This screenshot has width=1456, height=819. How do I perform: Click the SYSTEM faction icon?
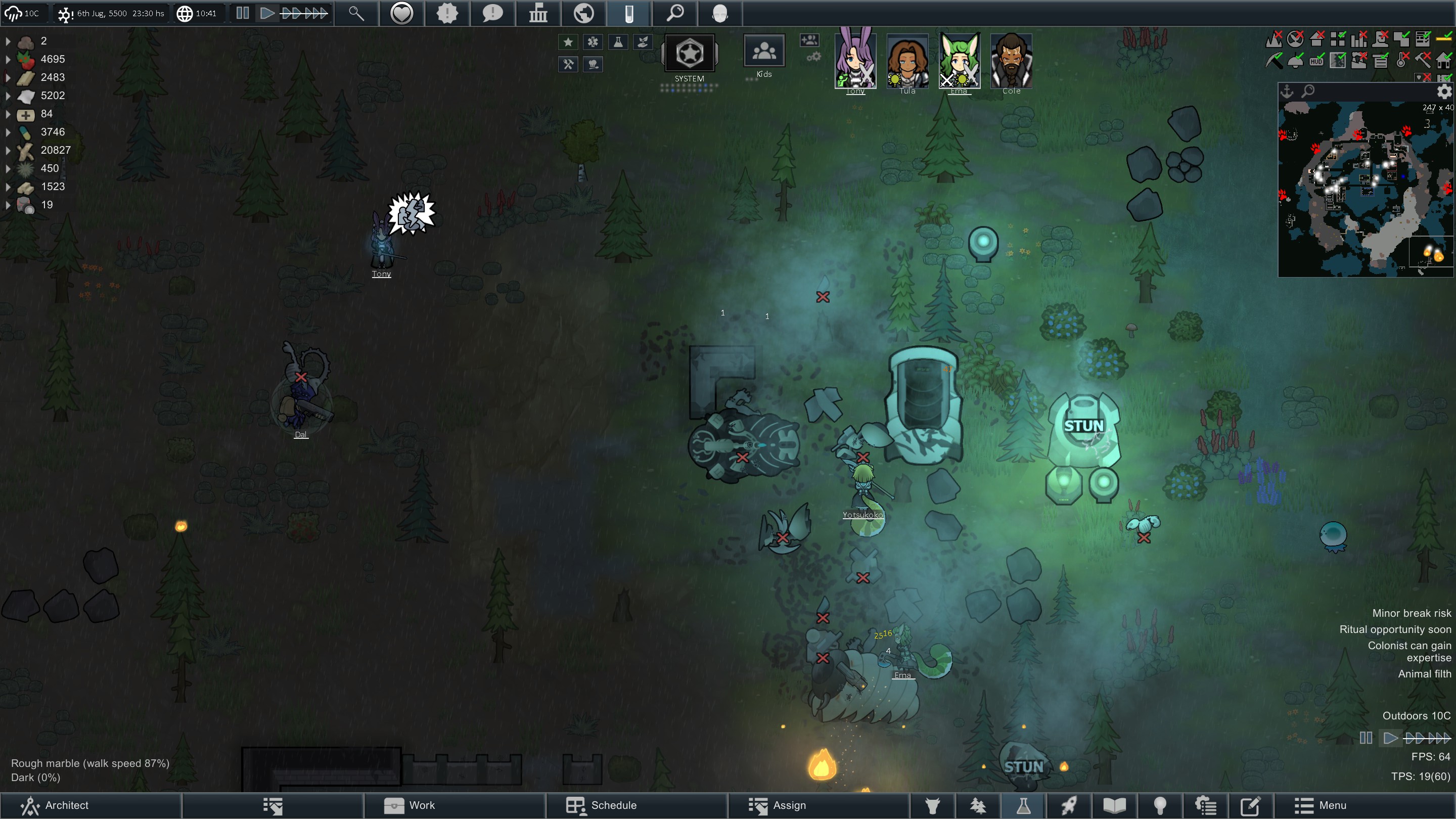point(689,54)
